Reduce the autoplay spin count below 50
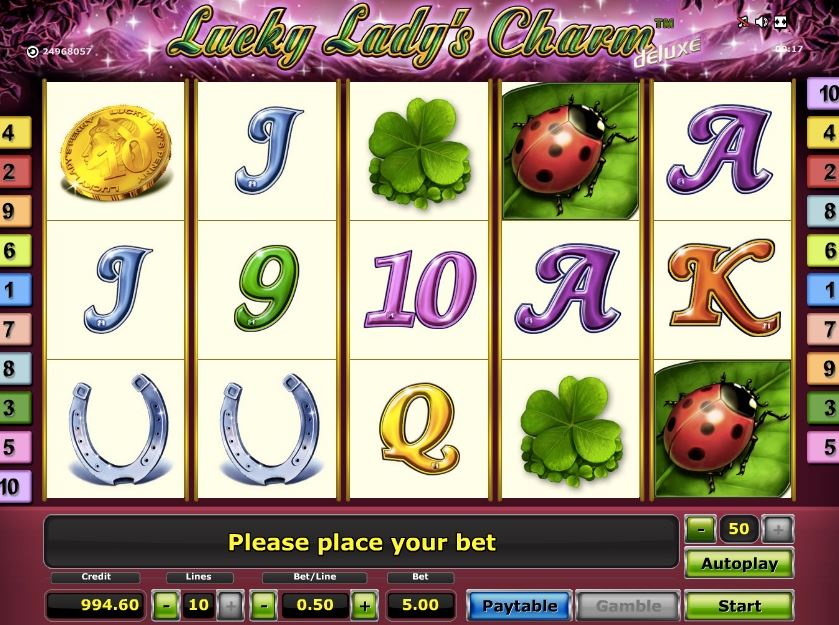 701,529
